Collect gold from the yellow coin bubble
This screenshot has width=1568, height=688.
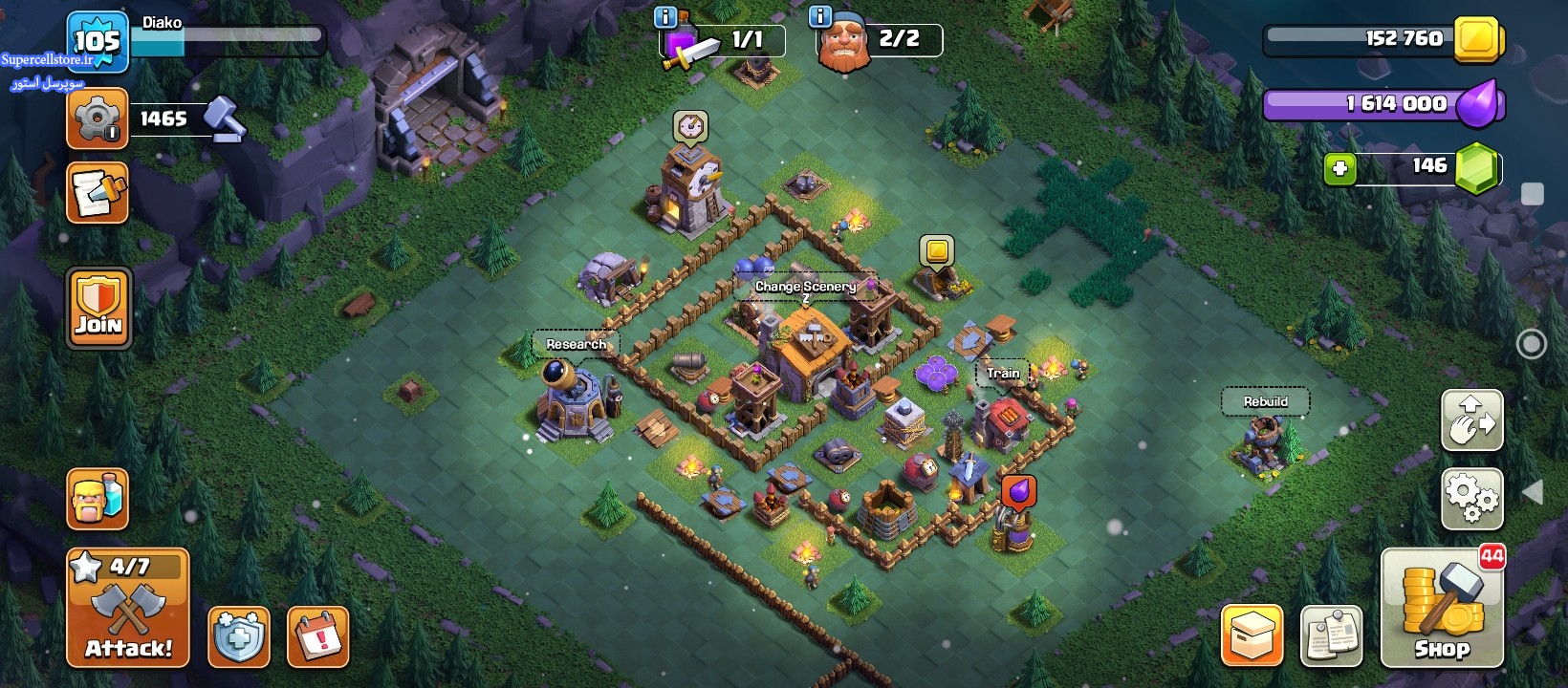(937, 251)
